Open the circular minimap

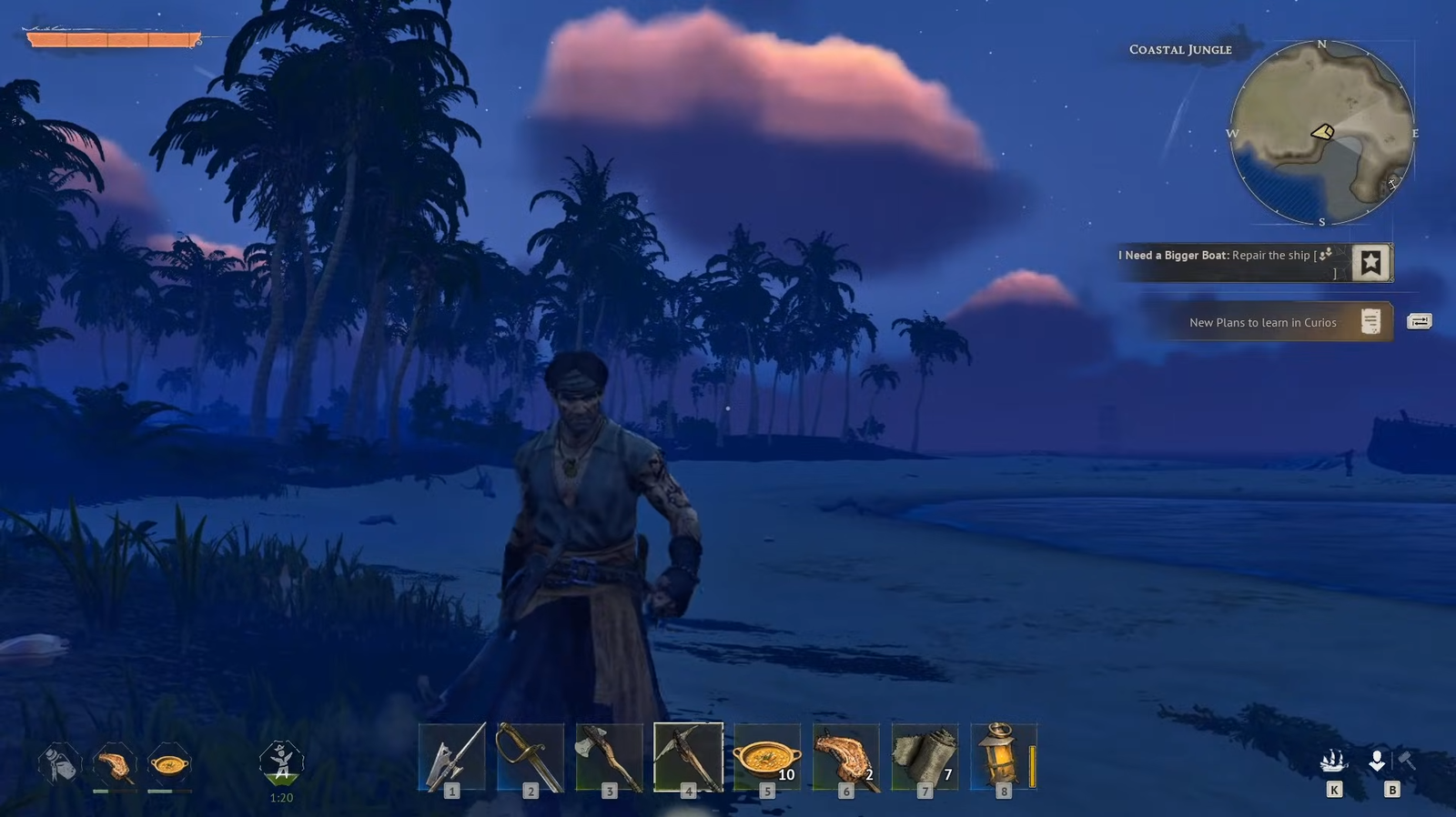1321,133
